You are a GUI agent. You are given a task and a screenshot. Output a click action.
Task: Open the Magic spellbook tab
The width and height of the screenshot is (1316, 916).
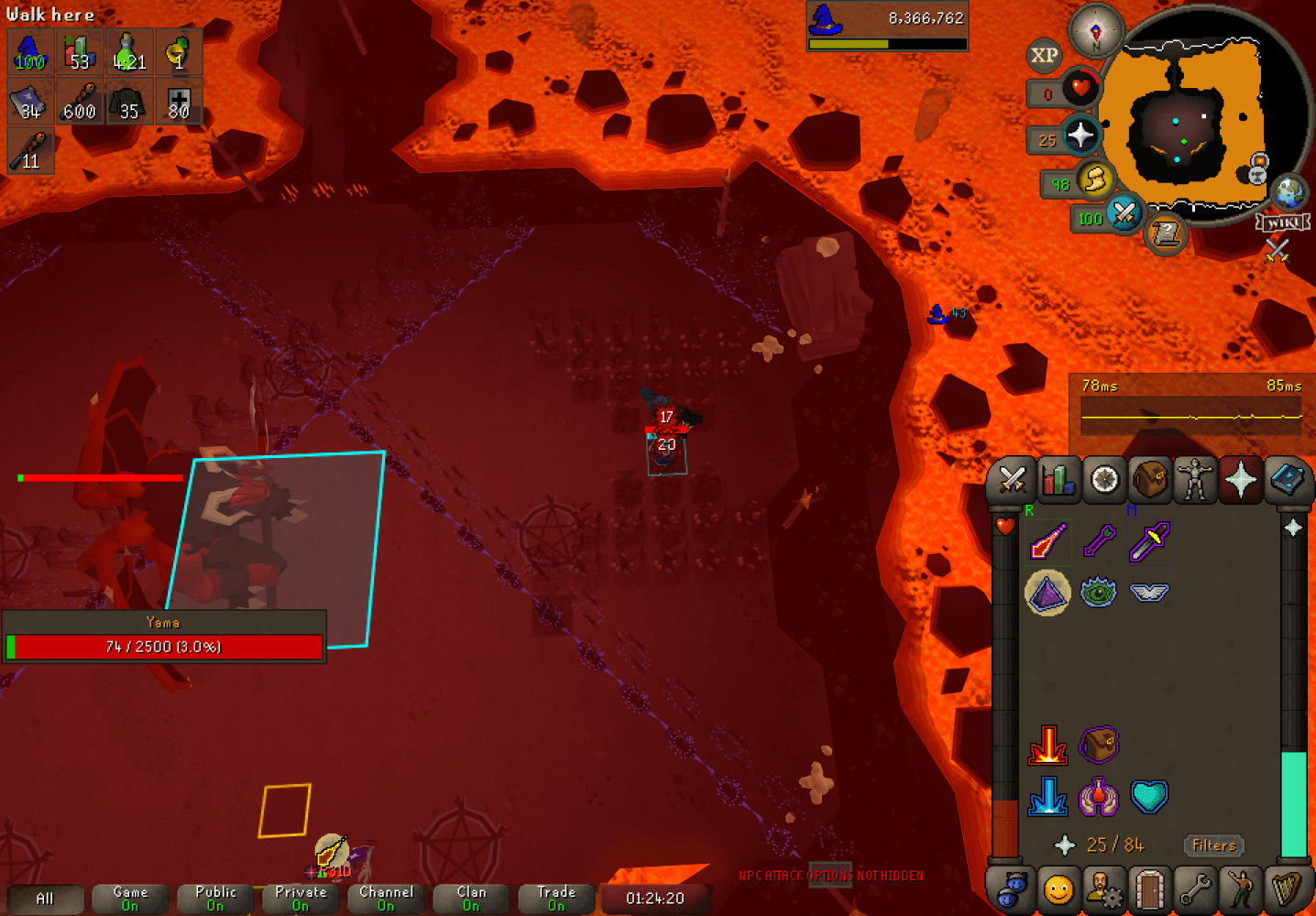(1288, 479)
